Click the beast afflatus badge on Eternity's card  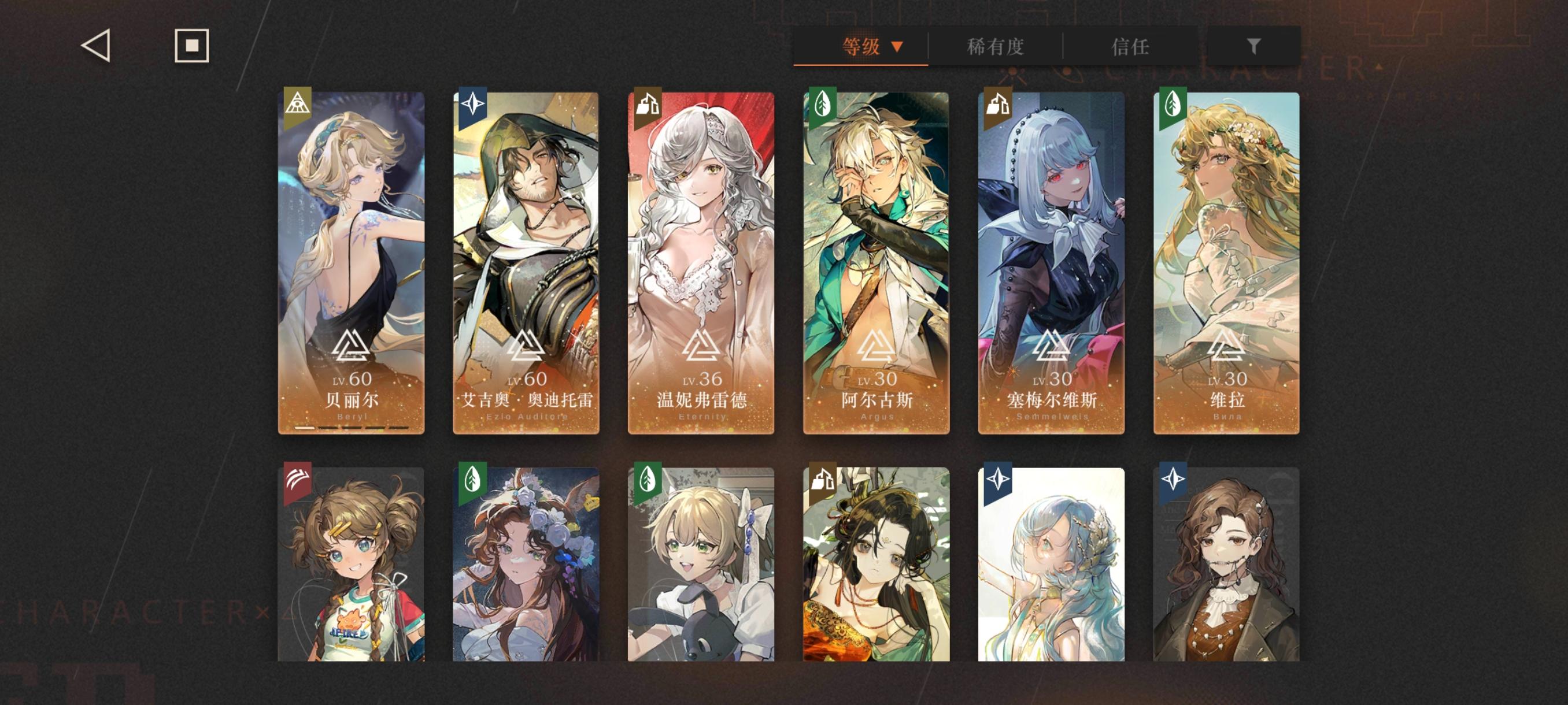pos(648,105)
